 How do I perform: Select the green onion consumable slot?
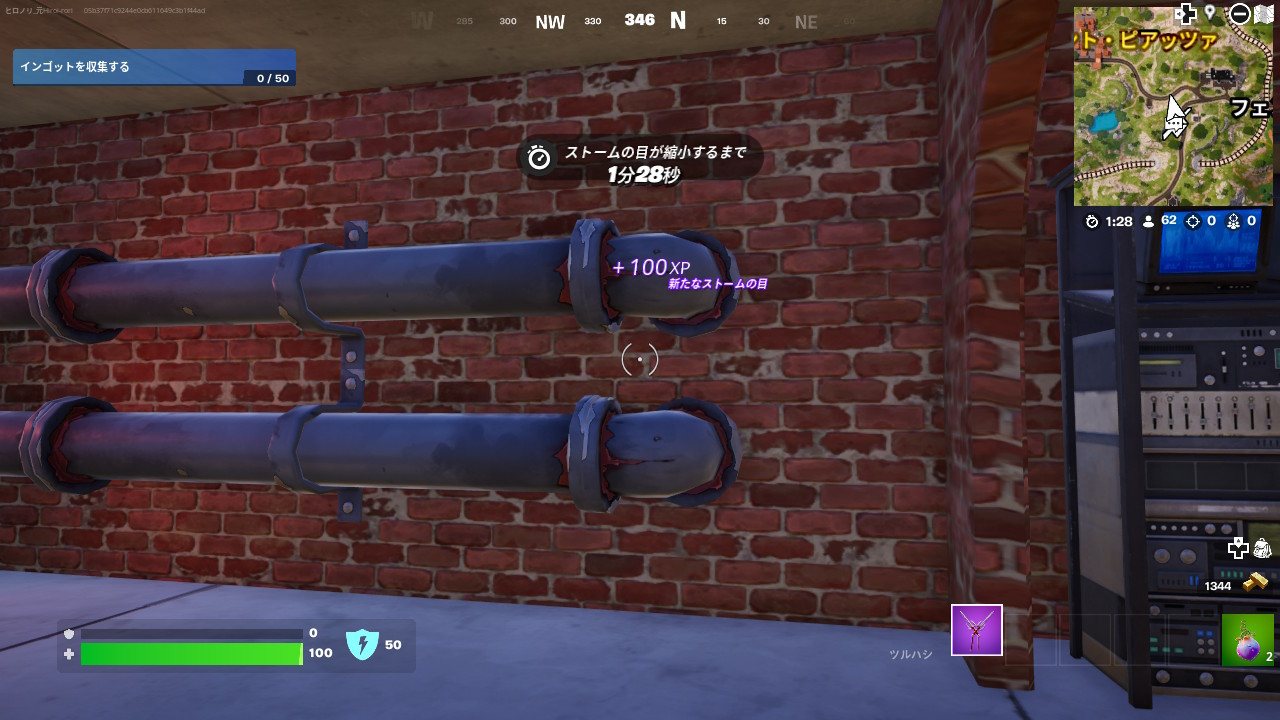(1247, 640)
